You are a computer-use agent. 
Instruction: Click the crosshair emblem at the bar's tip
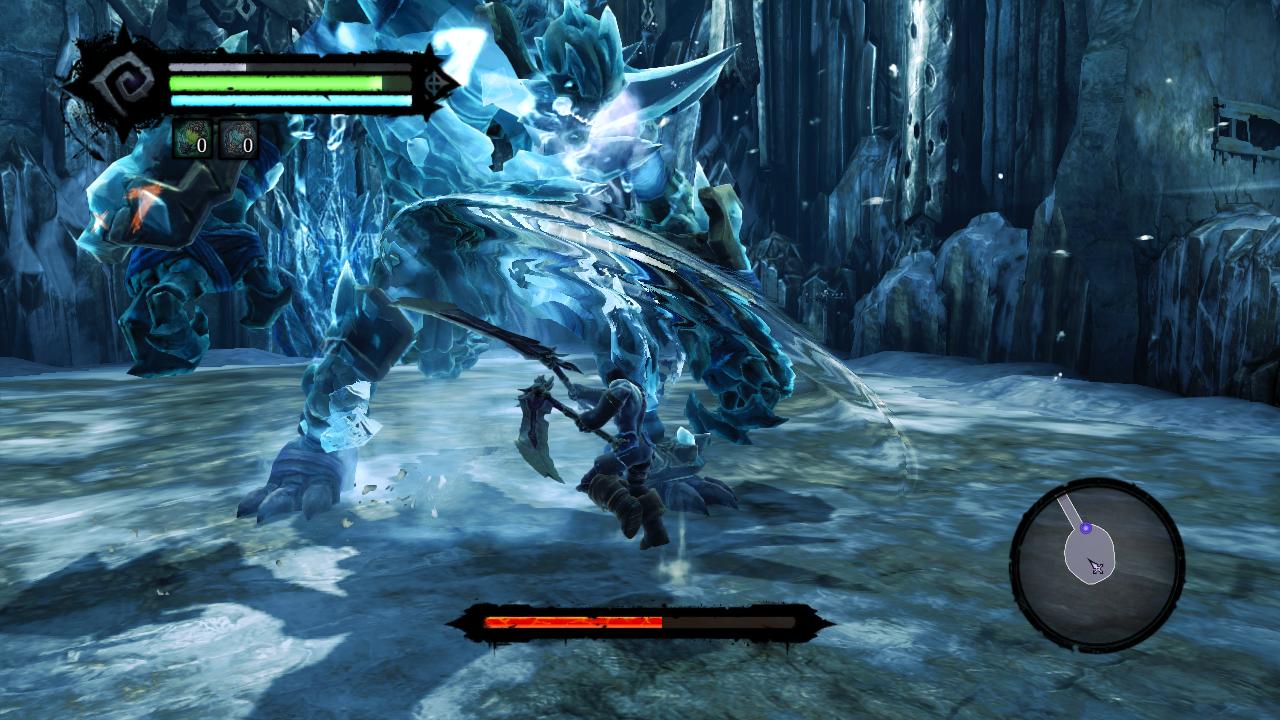(434, 85)
